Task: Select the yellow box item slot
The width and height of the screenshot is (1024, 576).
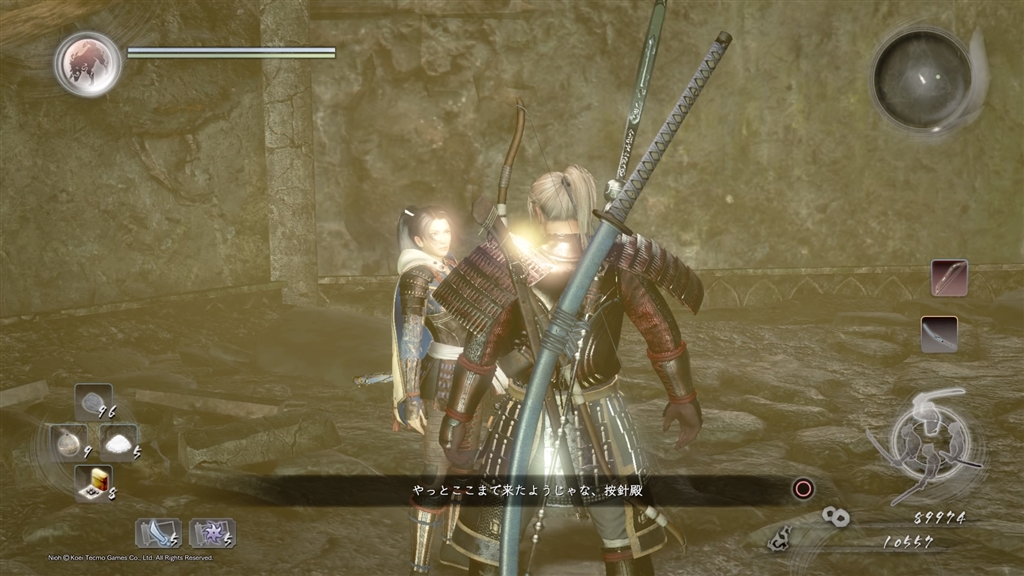Action: (x=93, y=481)
